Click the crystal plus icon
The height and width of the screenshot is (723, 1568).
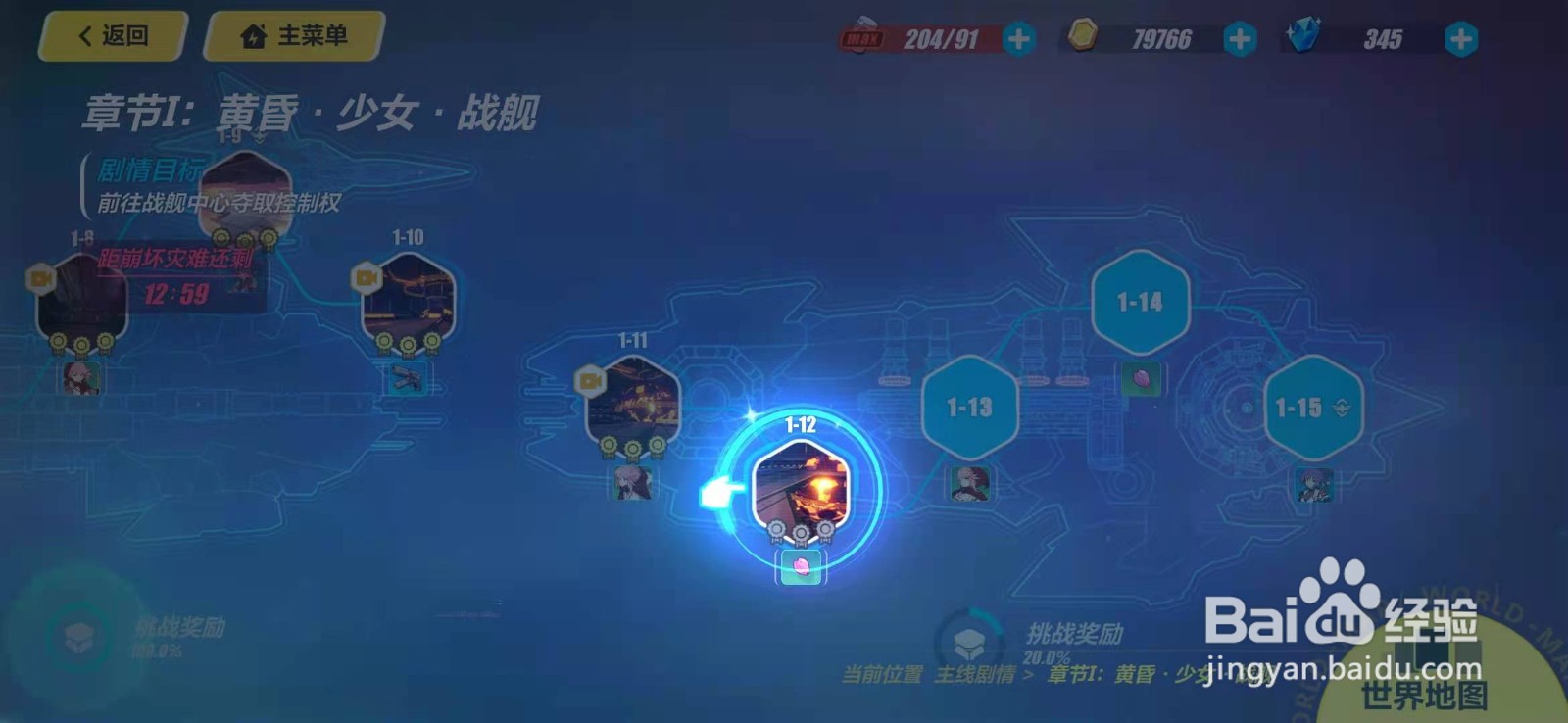[x=1459, y=41]
